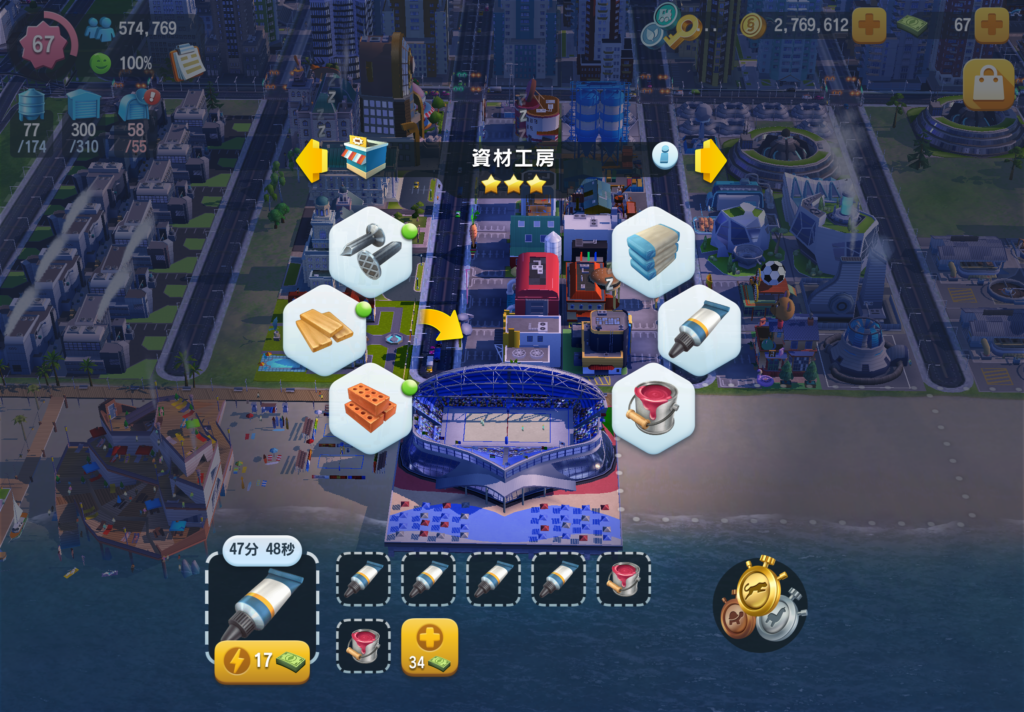Viewport: 1024px width, 712px height.
Task: Open the shopping bag store
Action: [x=988, y=86]
